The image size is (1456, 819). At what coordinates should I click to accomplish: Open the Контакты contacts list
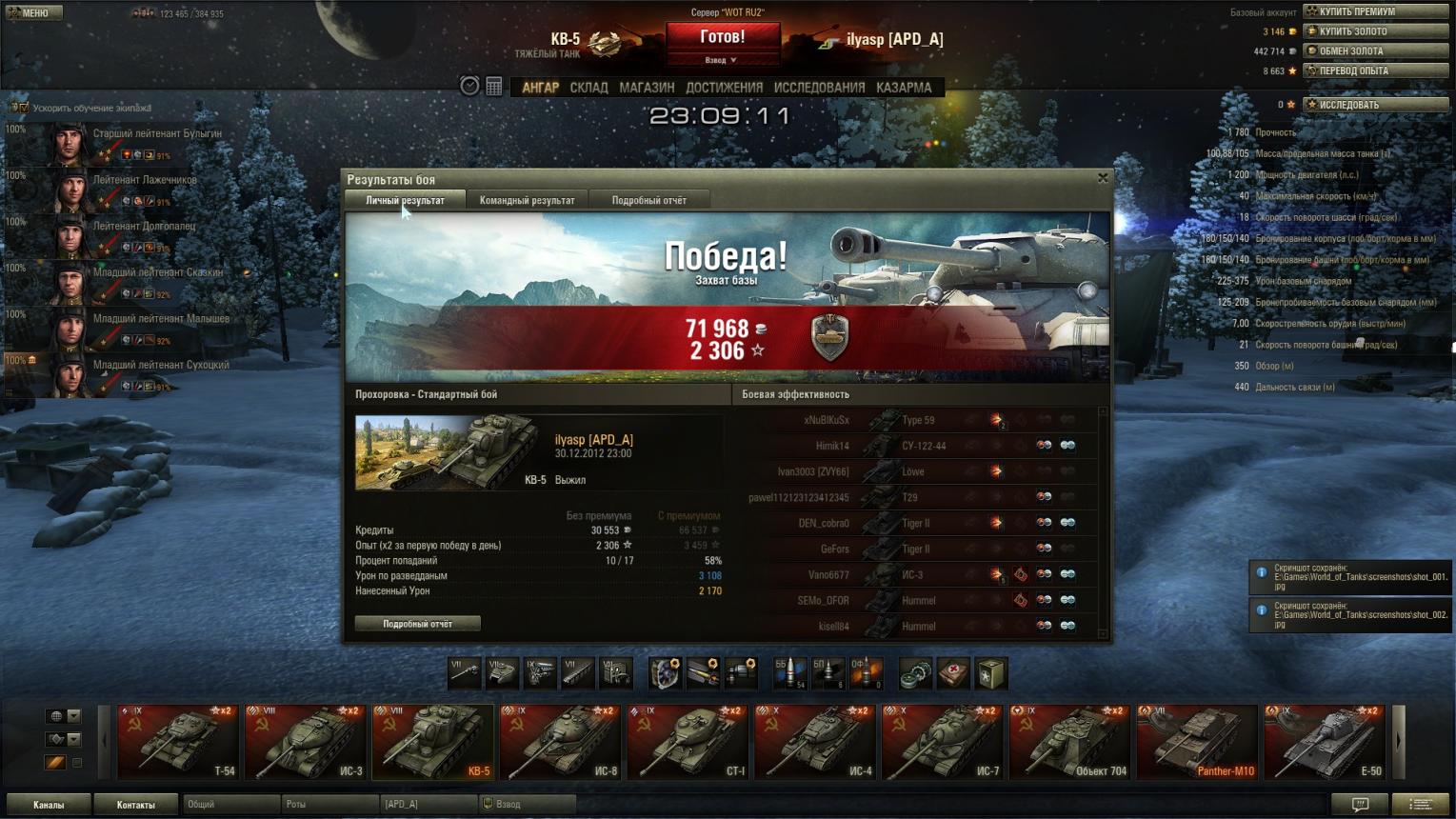coord(136,805)
